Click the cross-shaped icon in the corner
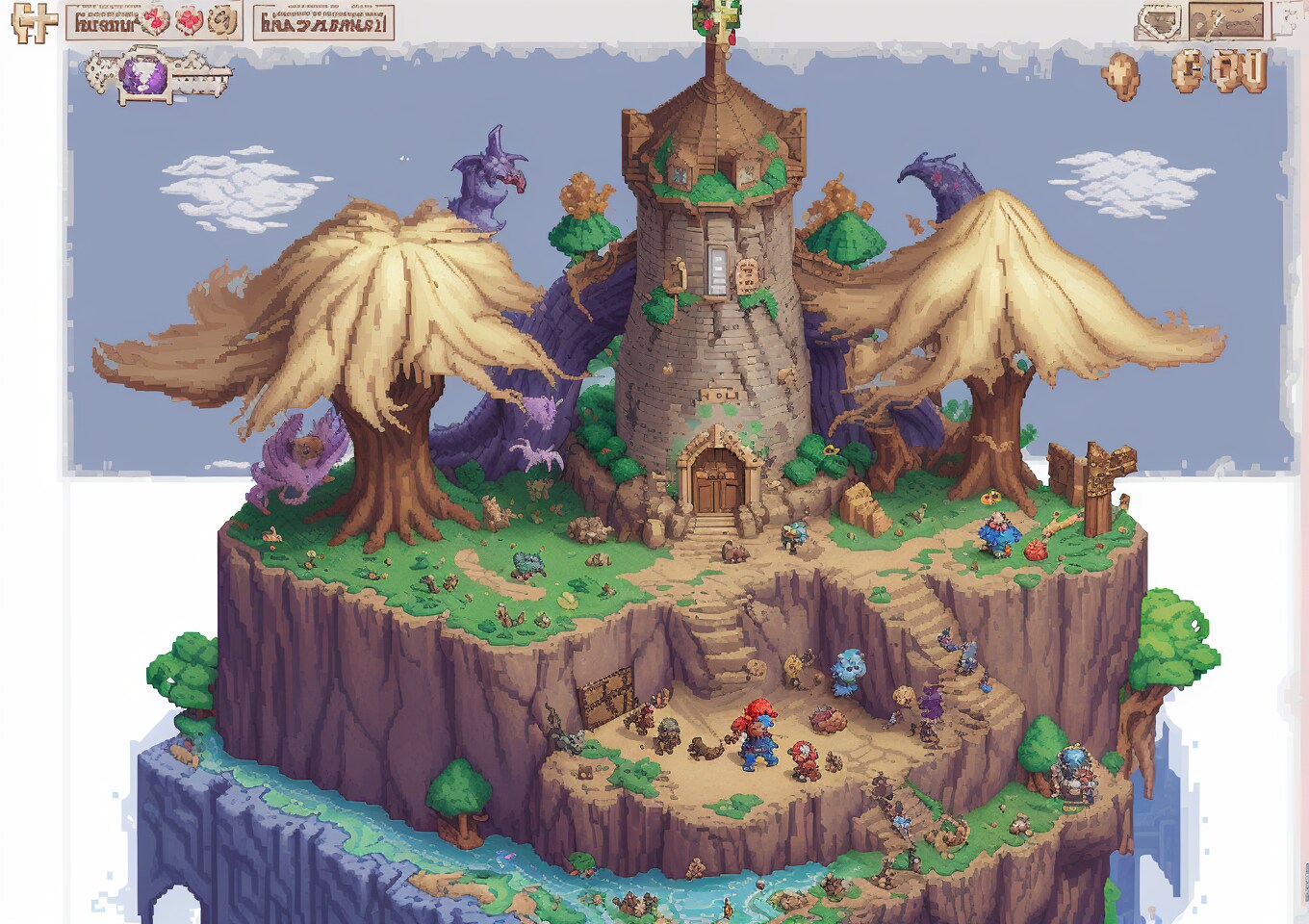This screenshot has height=924, width=1309. (x=32, y=22)
